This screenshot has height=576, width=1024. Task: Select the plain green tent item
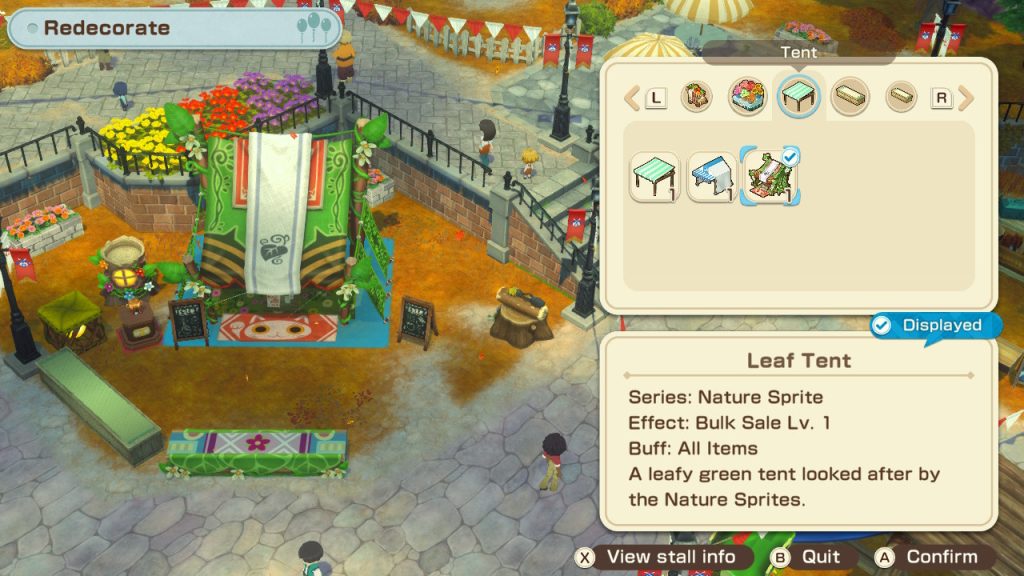655,176
